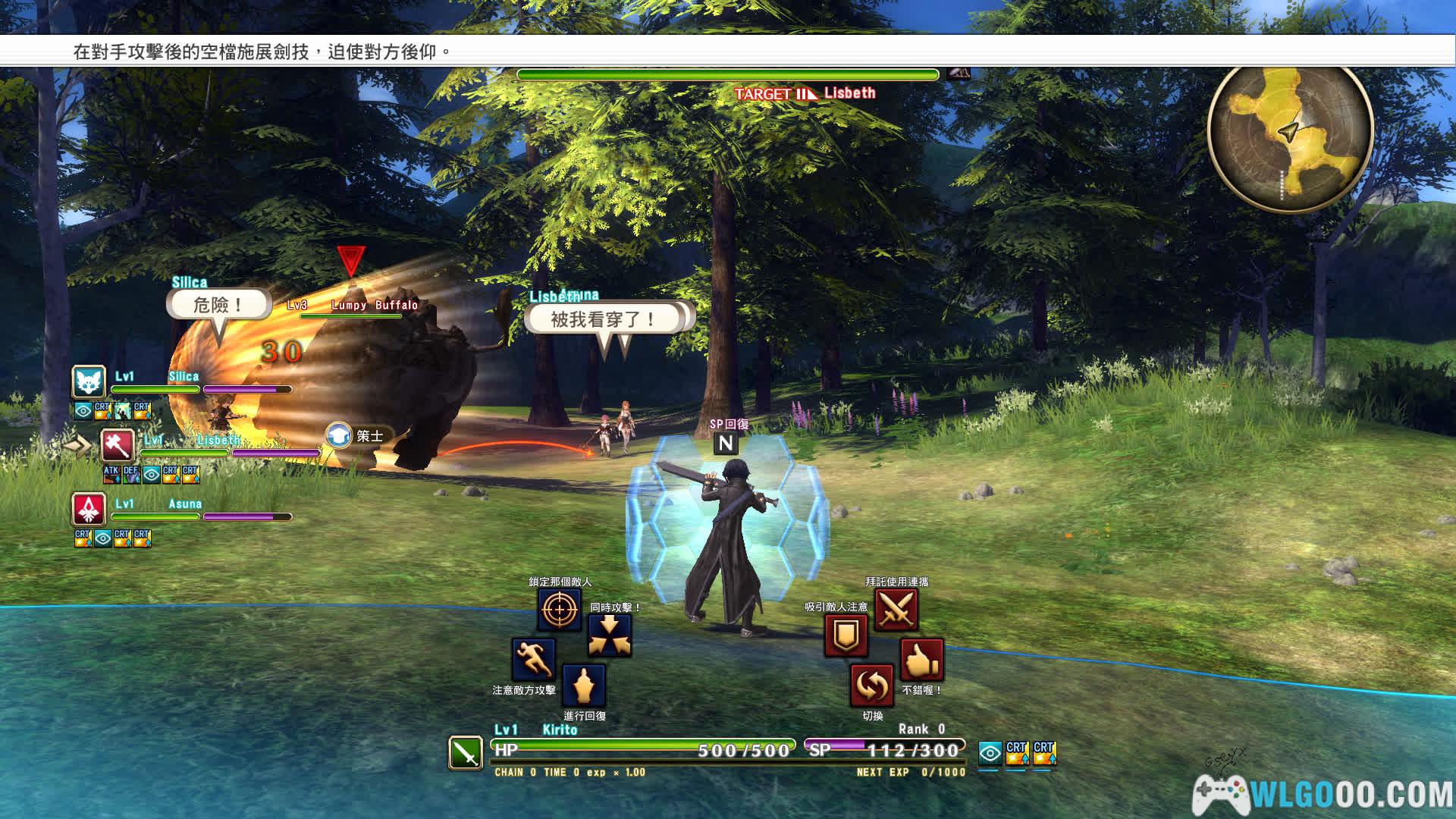
Task: Select Silica's party portrait
Action: tap(89, 382)
